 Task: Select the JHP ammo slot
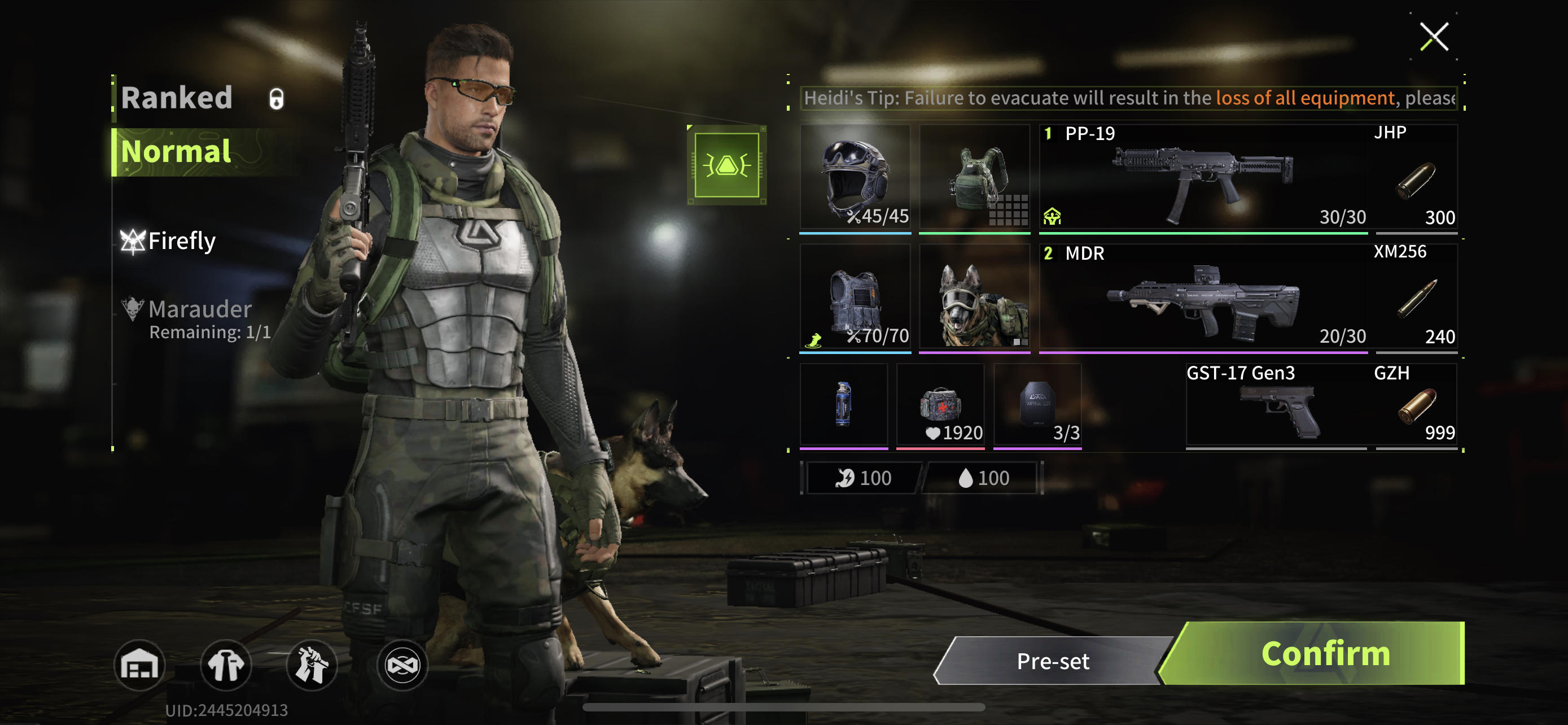1416,177
